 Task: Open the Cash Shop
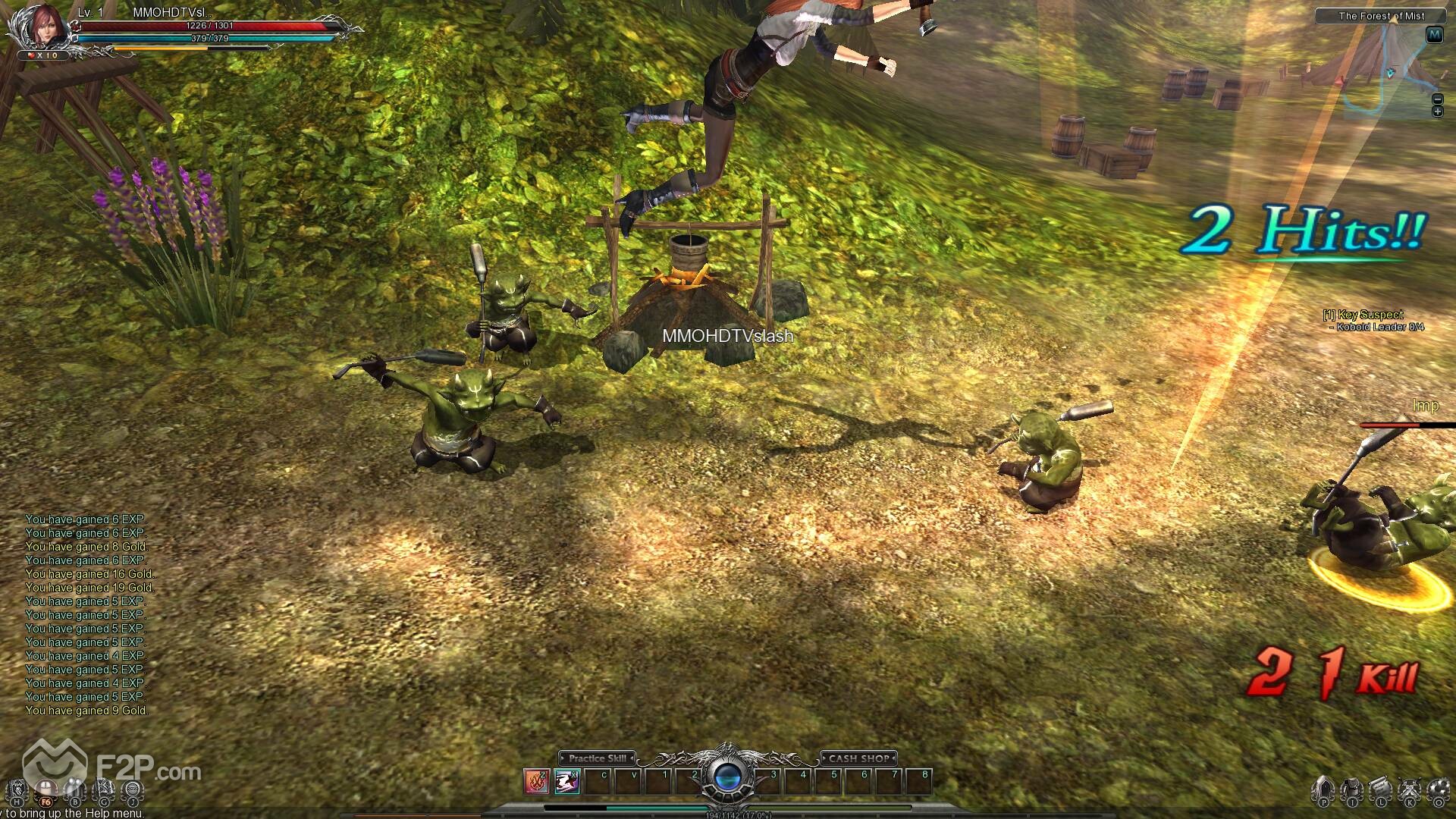click(x=858, y=758)
